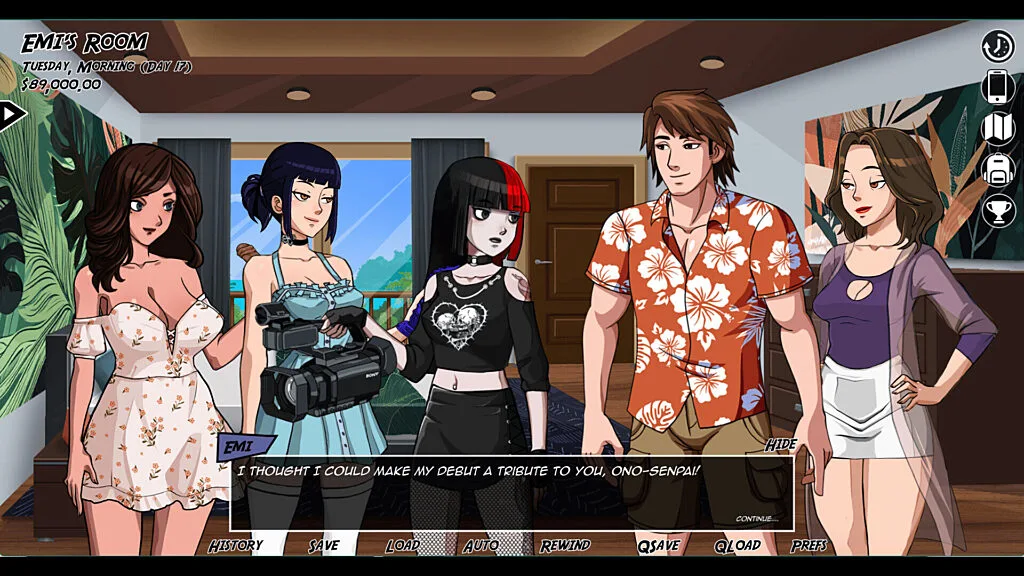Open the smartphone icon
The height and width of the screenshot is (576, 1024).
click(x=997, y=87)
